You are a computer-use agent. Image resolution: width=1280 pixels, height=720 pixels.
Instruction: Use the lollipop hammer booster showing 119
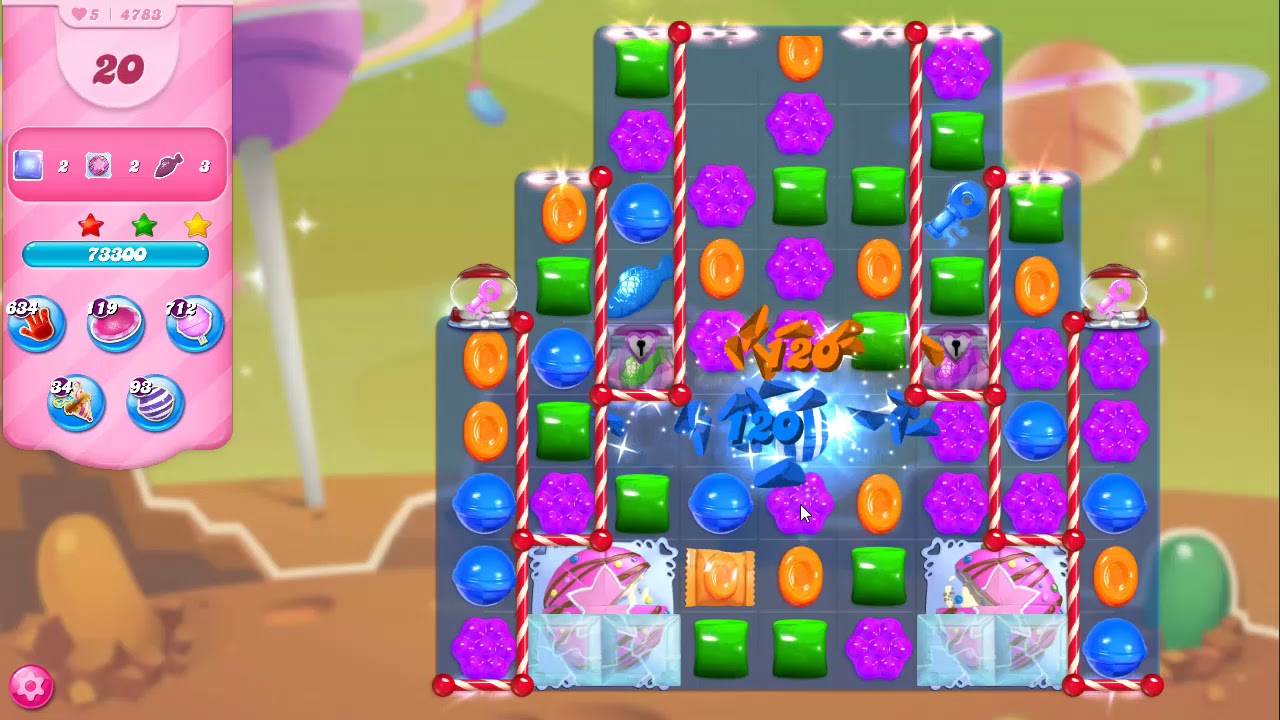[x=115, y=322]
